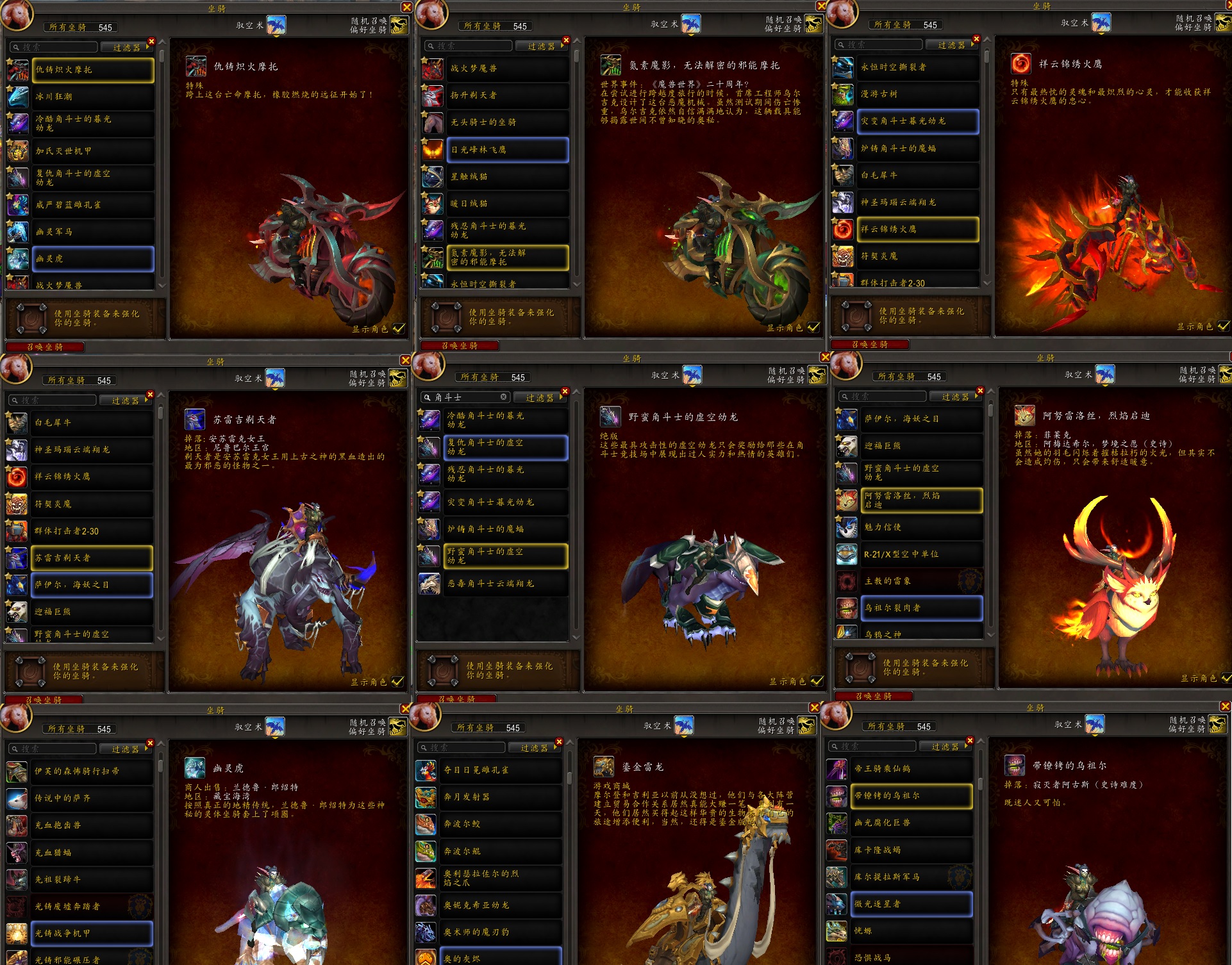Select the 微光逐星者 mount entry
The height and width of the screenshot is (965, 1232).
coord(912,904)
